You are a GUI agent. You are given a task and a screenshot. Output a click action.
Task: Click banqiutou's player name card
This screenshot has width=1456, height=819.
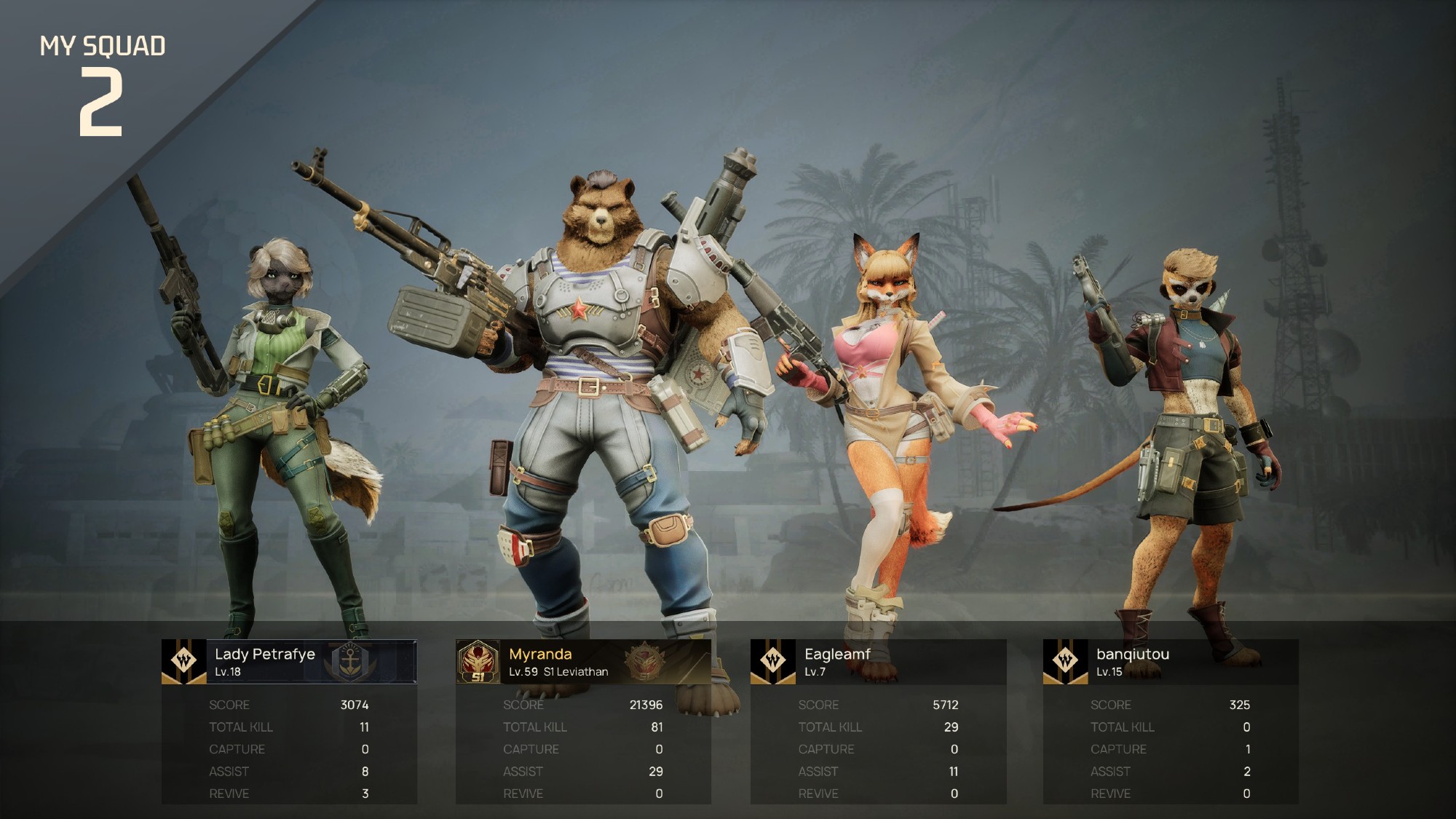click(x=1171, y=662)
